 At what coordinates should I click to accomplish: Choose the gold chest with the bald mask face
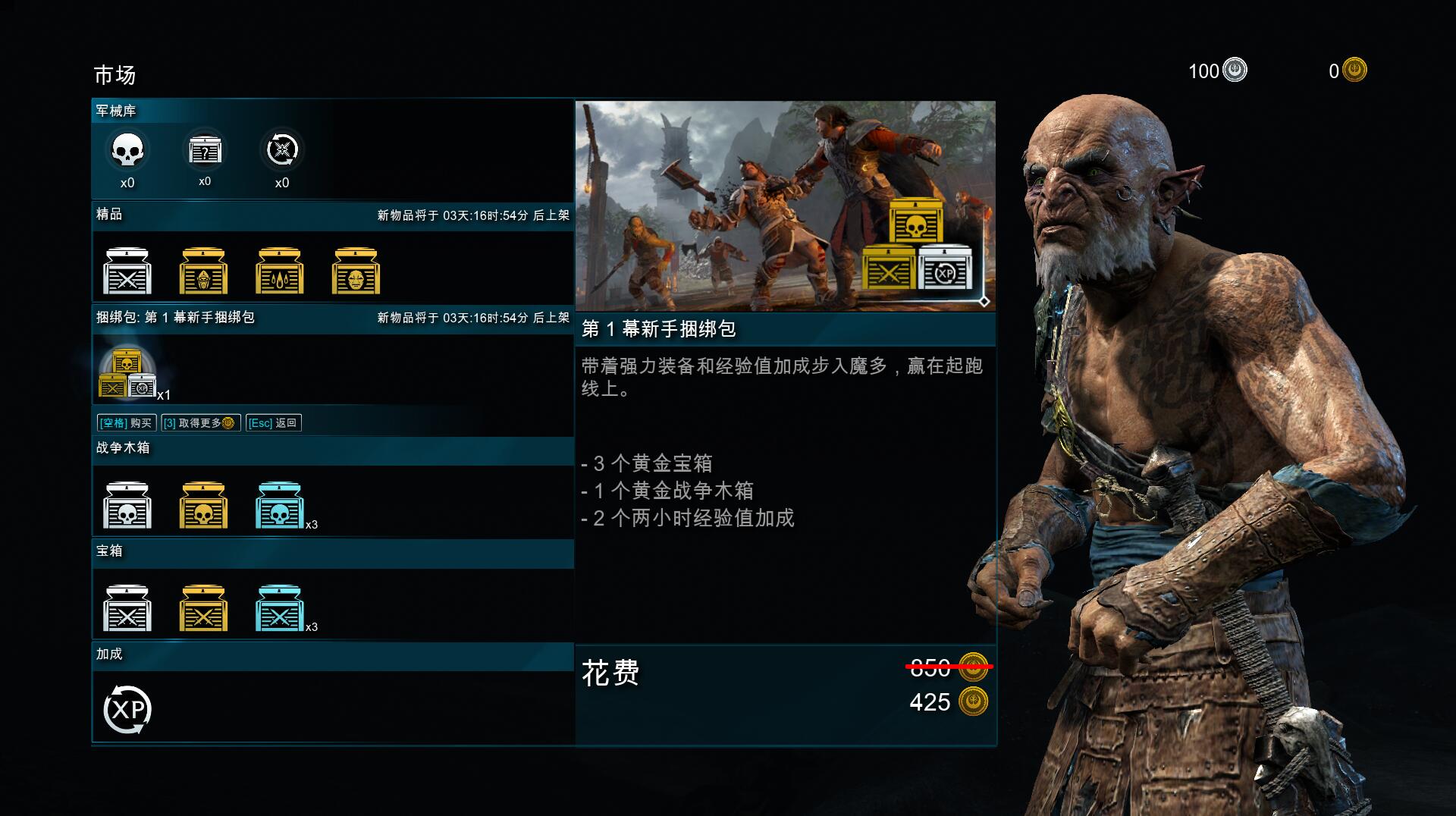tap(356, 271)
